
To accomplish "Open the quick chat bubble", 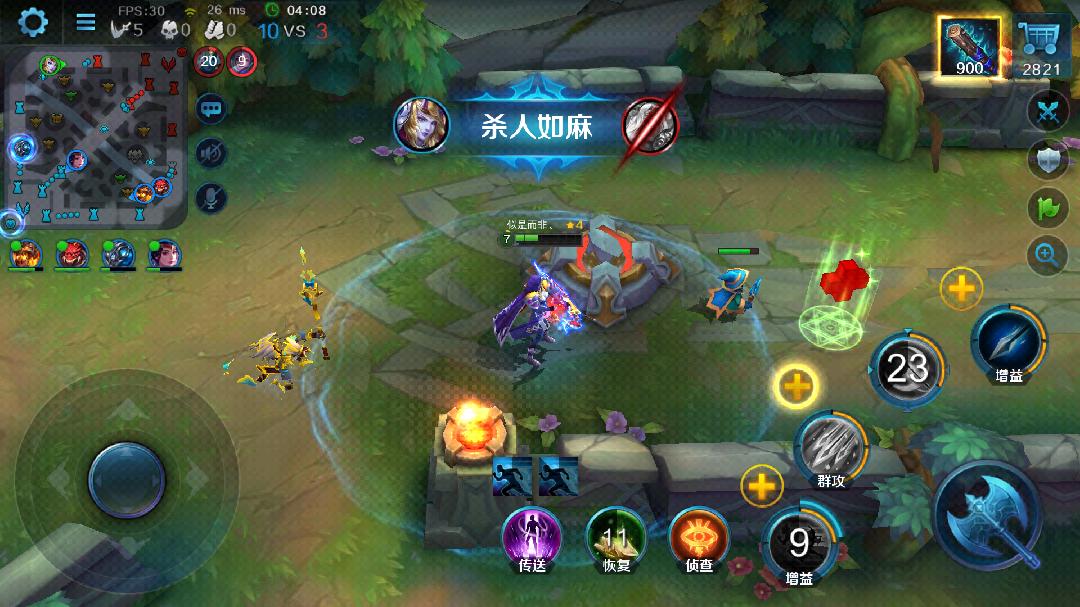I will tap(211, 108).
